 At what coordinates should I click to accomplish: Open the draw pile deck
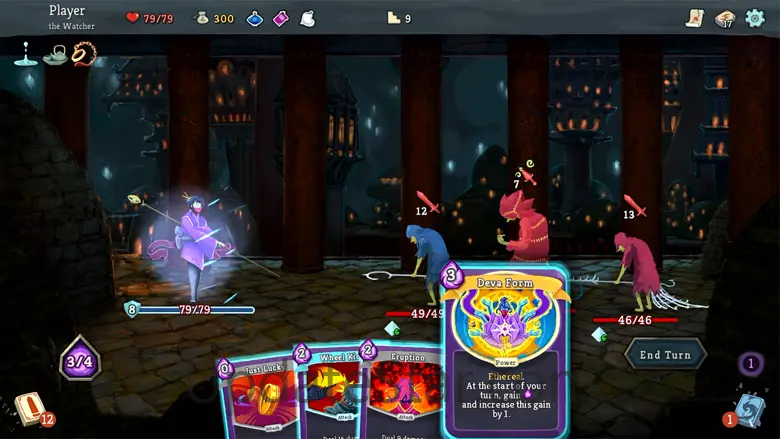point(28,407)
